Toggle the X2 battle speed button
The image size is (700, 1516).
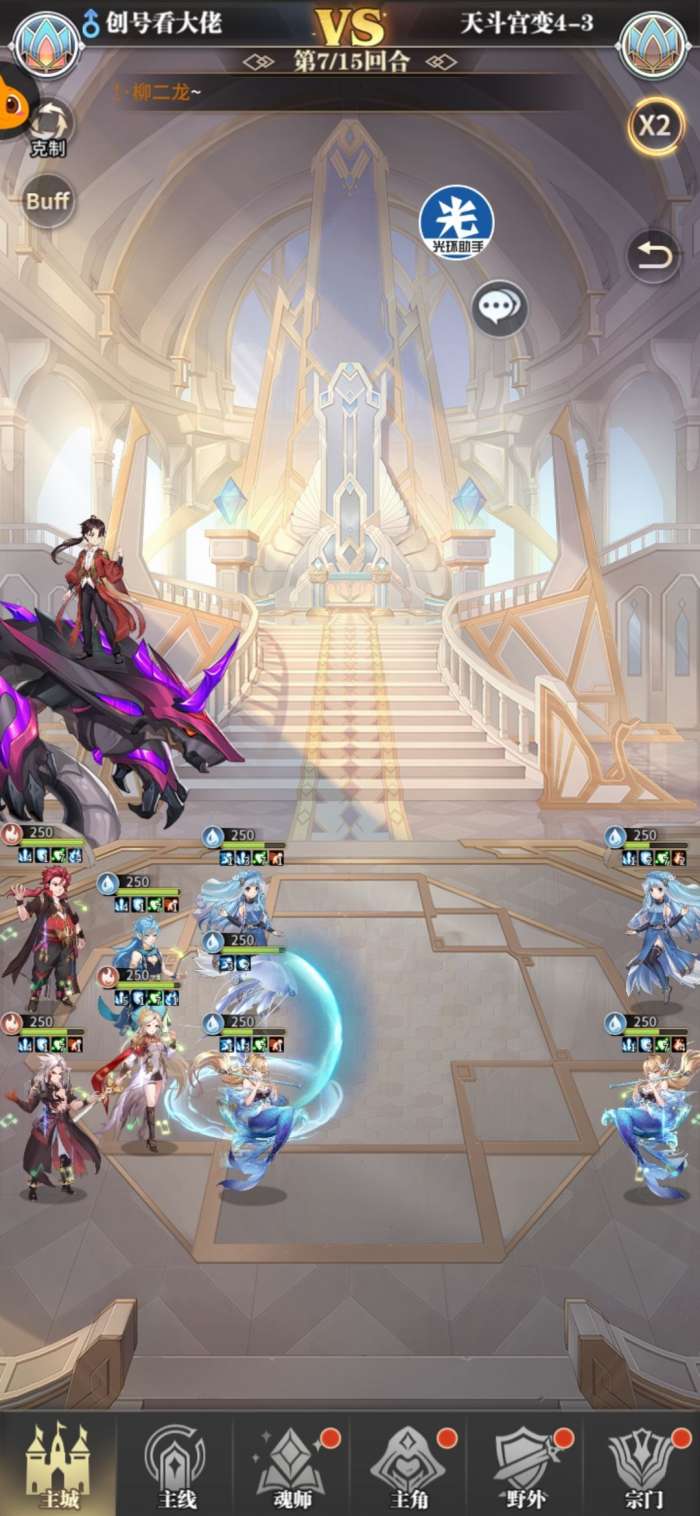click(655, 126)
